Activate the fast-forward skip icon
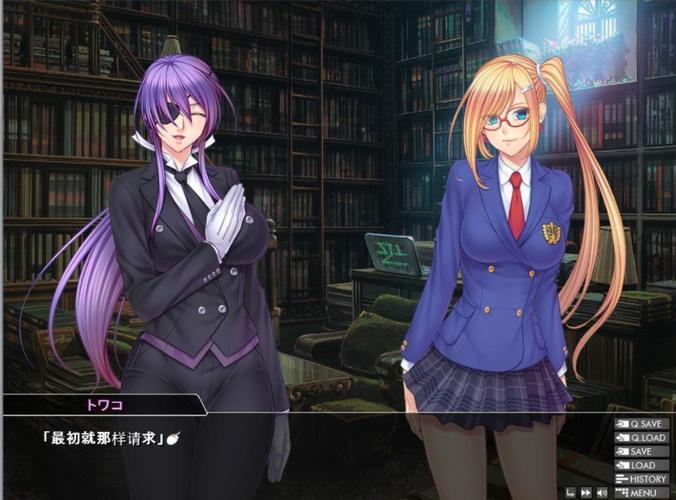Viewport: 676px width, 500px height. pyautogui.click(x=585, y=493)
